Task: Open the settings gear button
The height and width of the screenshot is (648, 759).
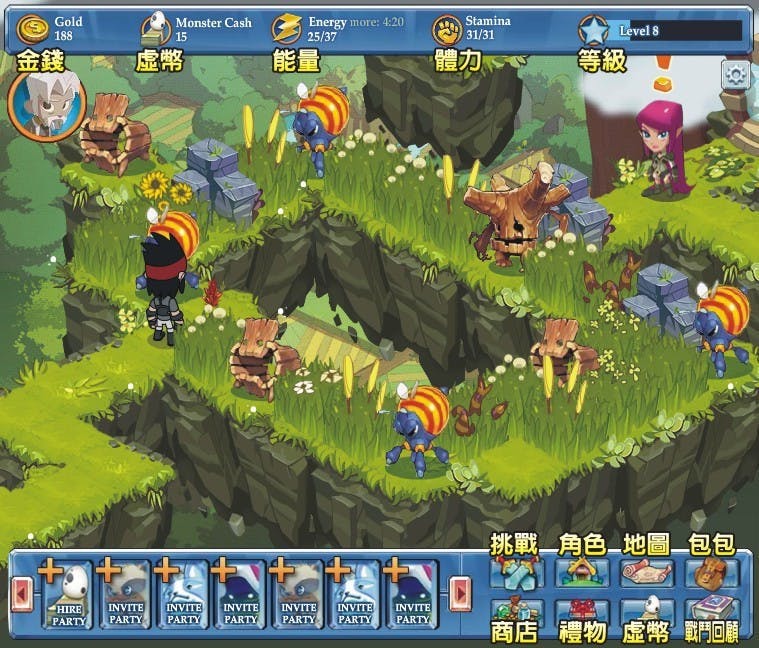Action: coord(736,74)
